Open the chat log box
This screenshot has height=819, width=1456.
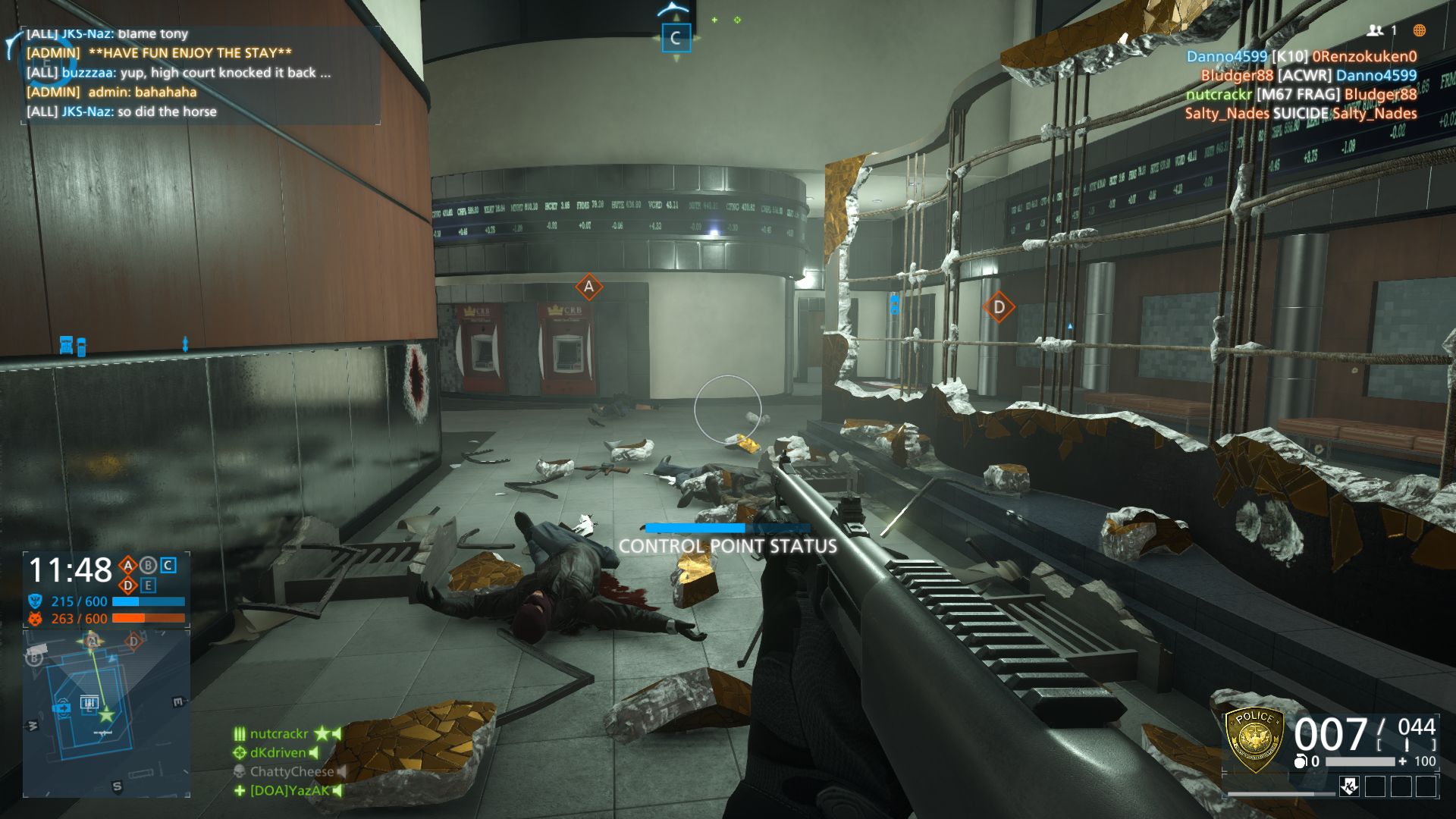[199, 74]
